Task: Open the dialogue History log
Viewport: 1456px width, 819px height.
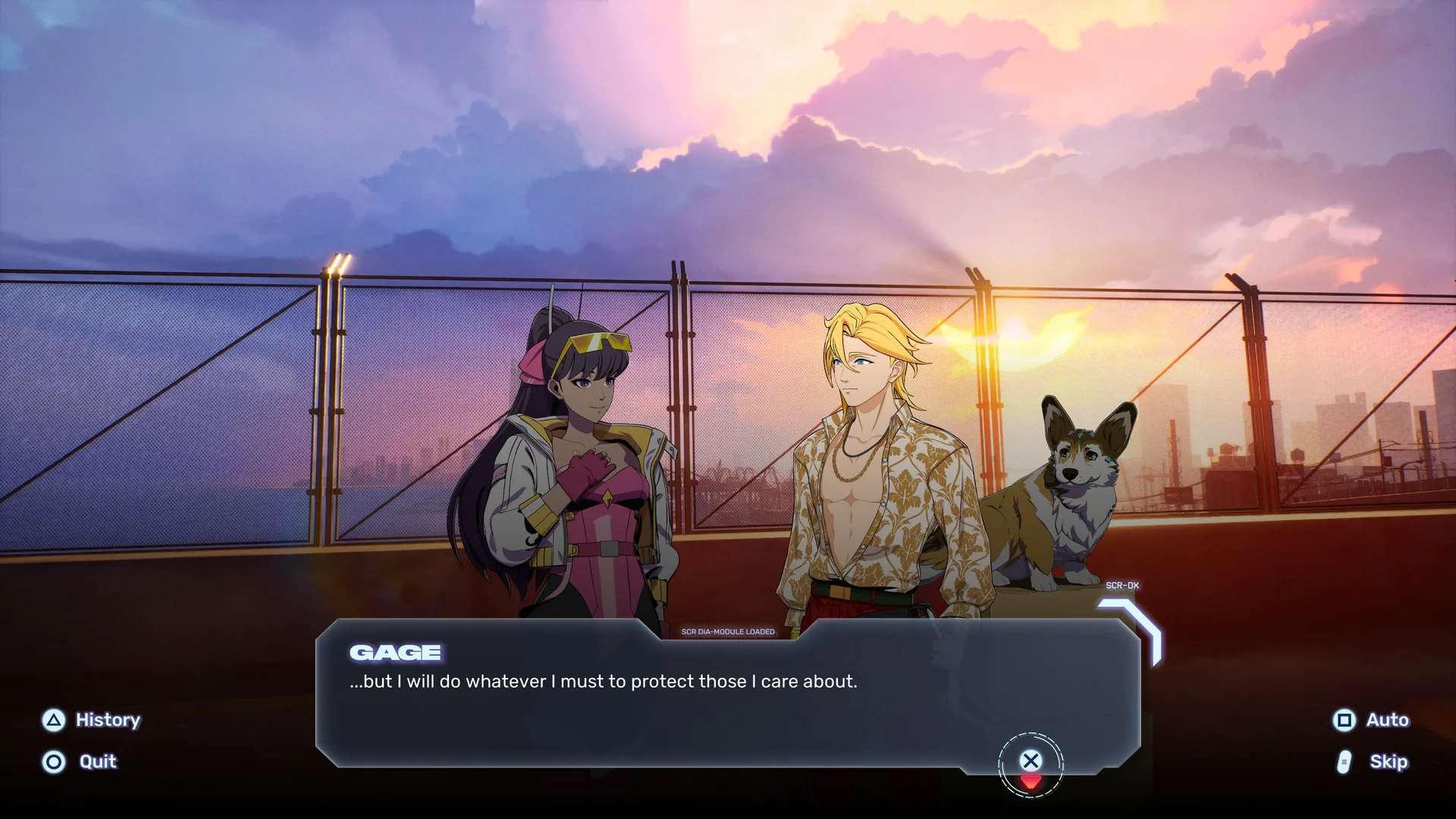Action: tap(93, 720)
